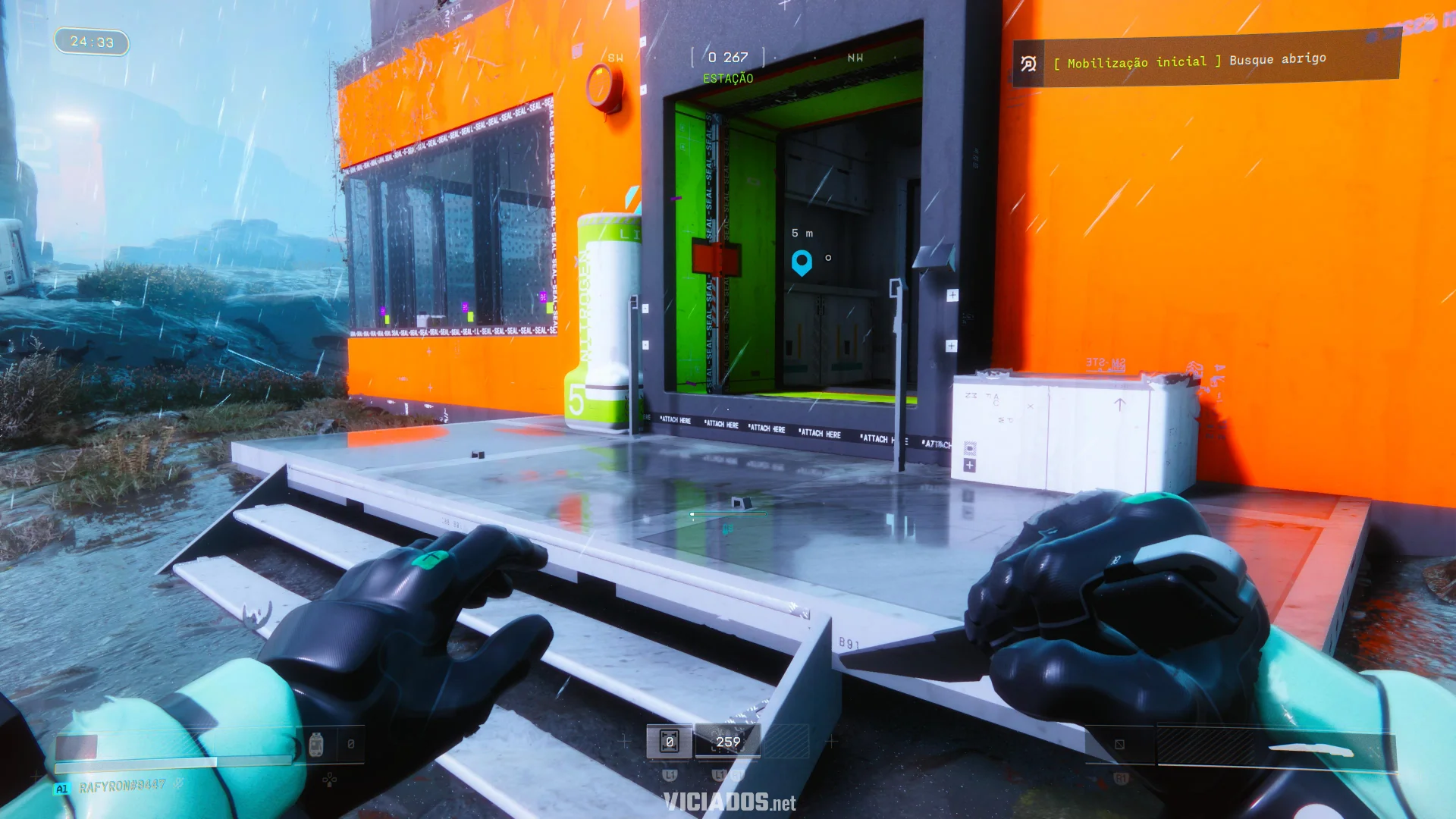
Task: Toggle the ESTAÇÃO marker on the compass
Action: tap(728, 77)
